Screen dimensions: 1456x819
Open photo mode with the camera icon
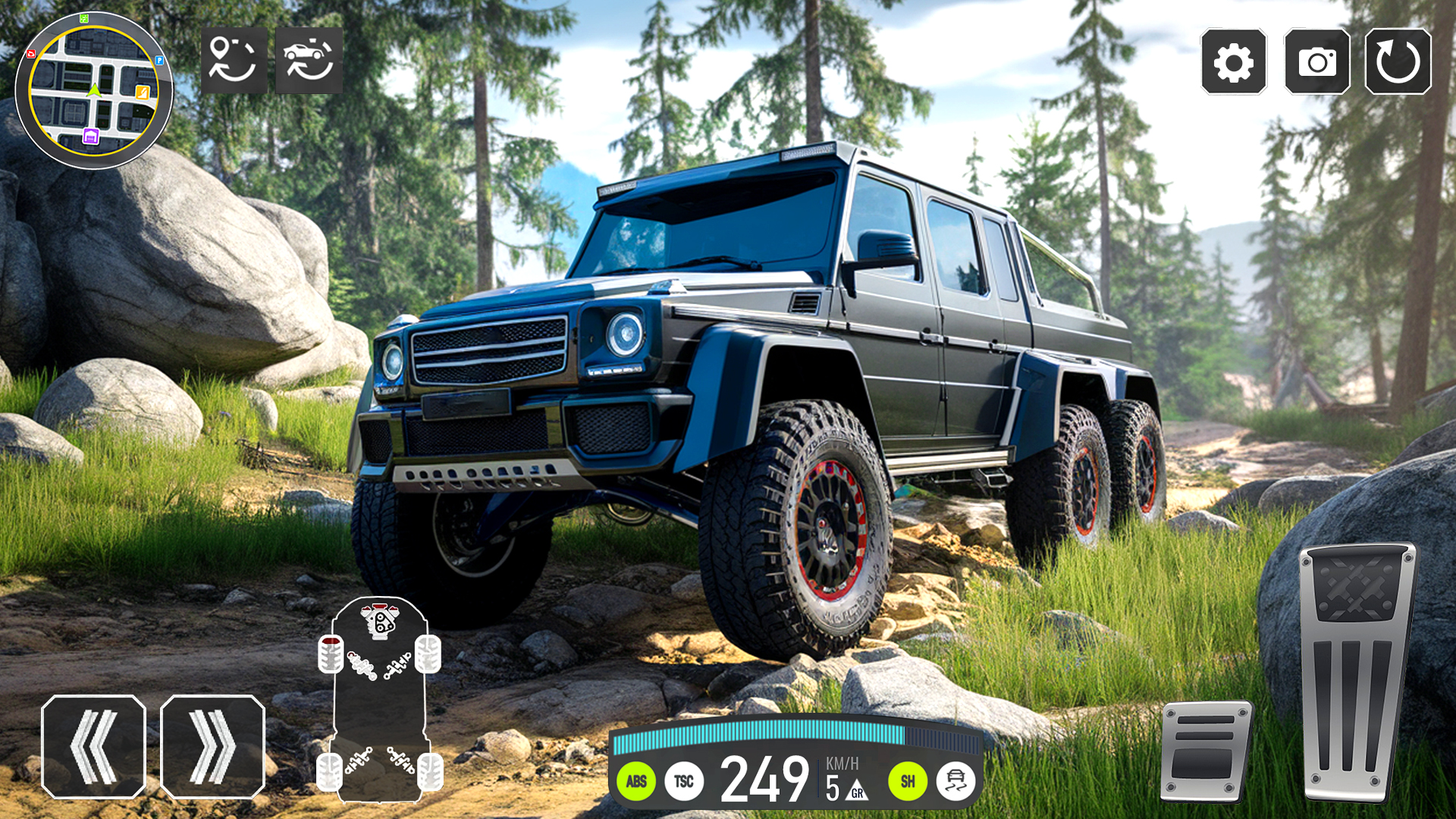[1317, 61]
